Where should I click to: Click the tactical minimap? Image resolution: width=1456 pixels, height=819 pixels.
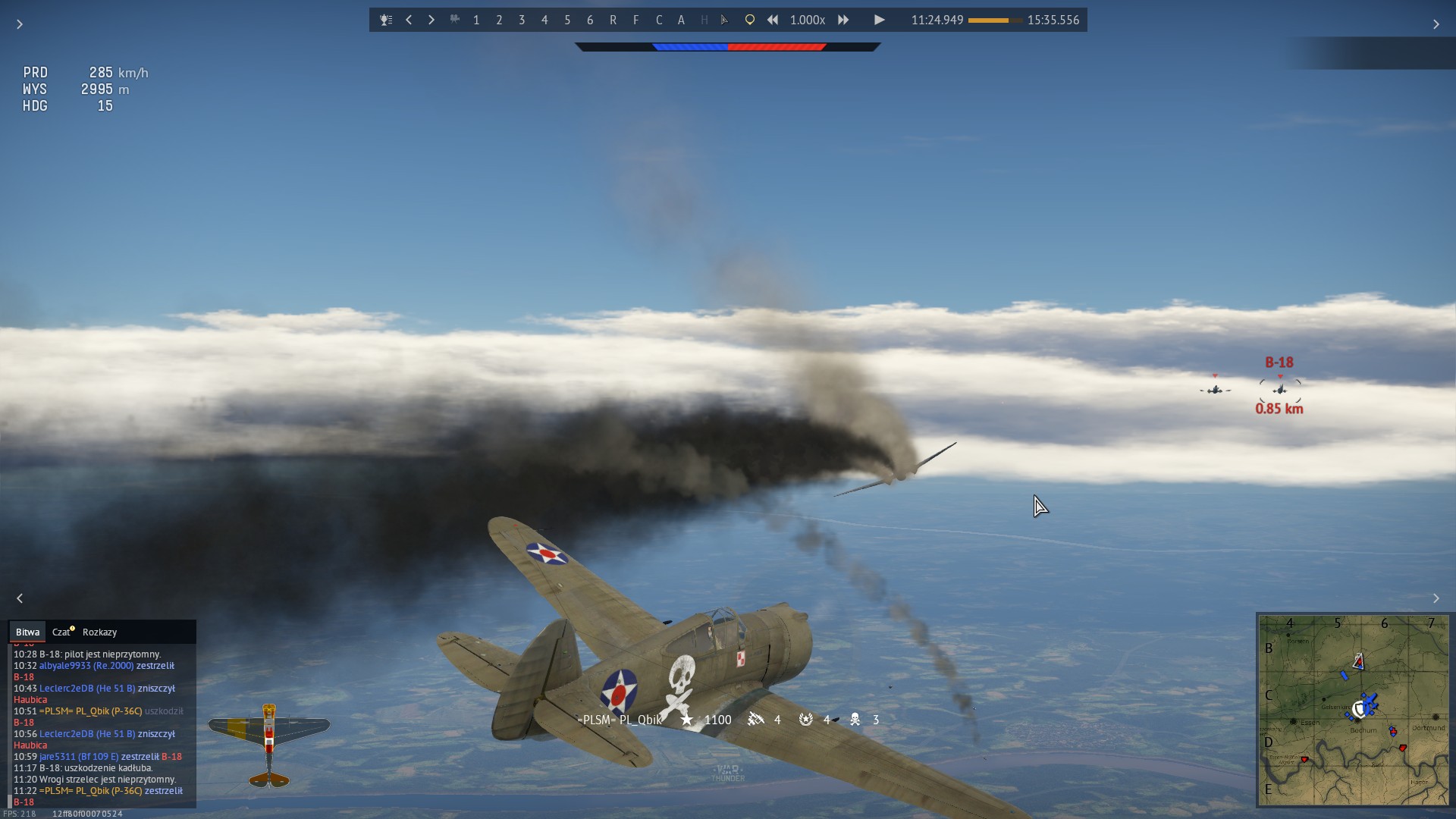pyautogui.click(x=1353, y=710)
